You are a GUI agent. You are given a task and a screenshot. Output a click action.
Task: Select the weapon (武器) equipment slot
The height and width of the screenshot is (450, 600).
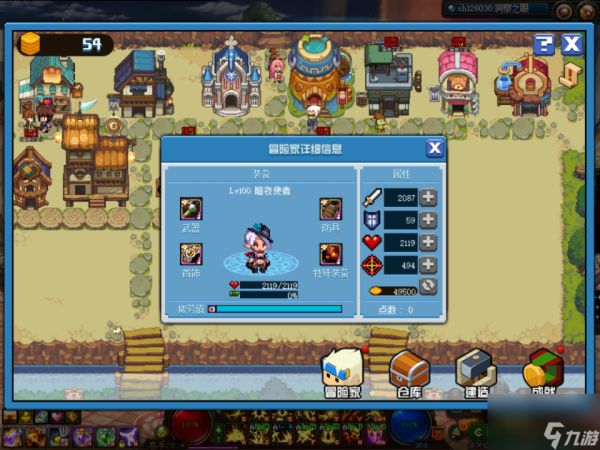pyautogui.click(x=191, y=210)
